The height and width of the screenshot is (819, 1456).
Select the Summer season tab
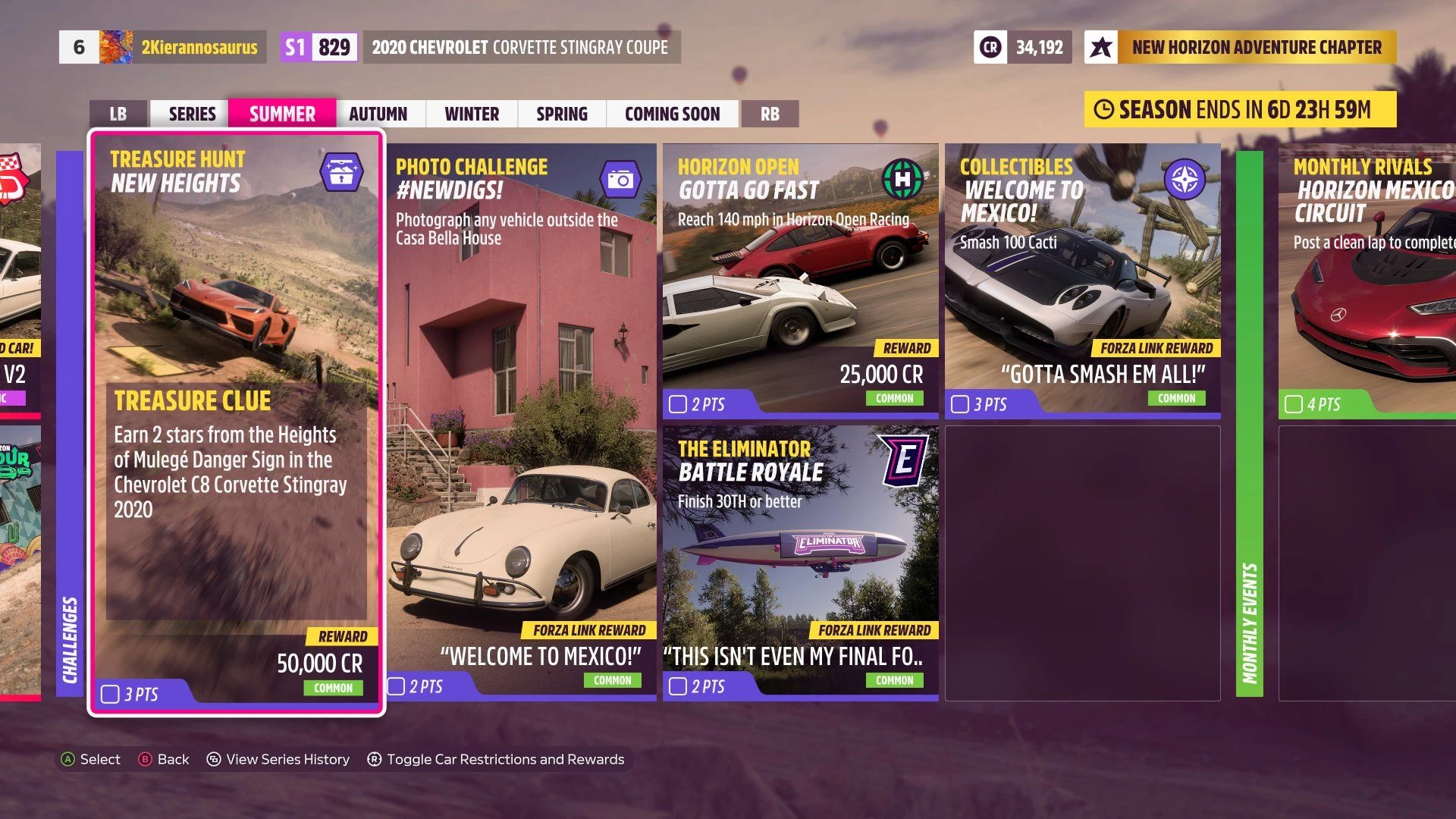[282, 114]
